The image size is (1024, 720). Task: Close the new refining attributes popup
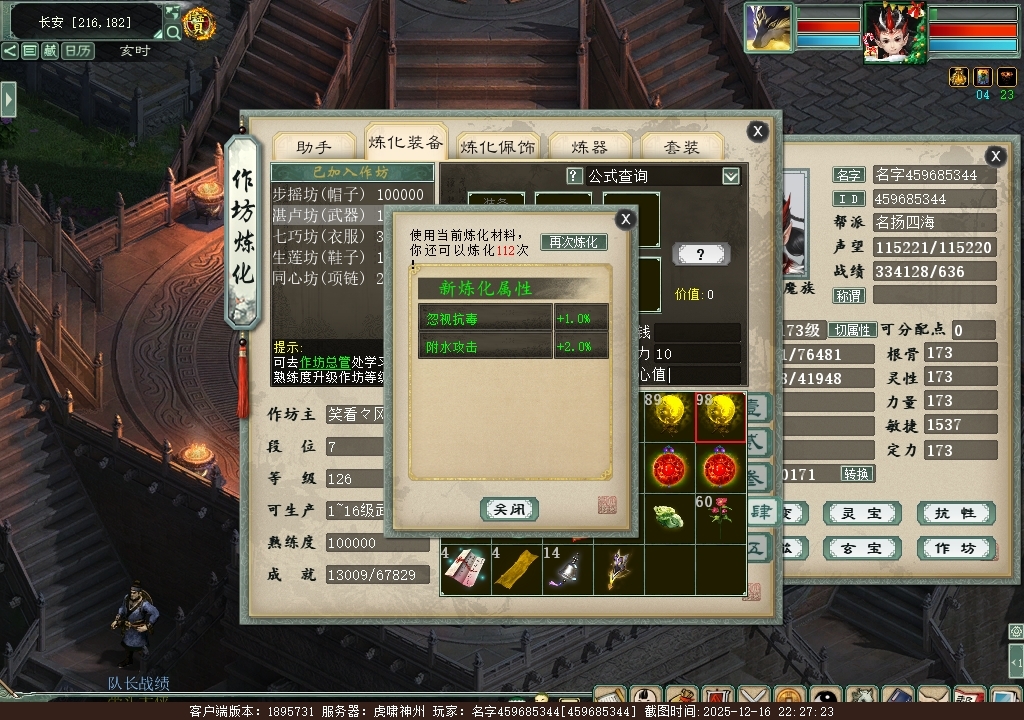point(626,219)
